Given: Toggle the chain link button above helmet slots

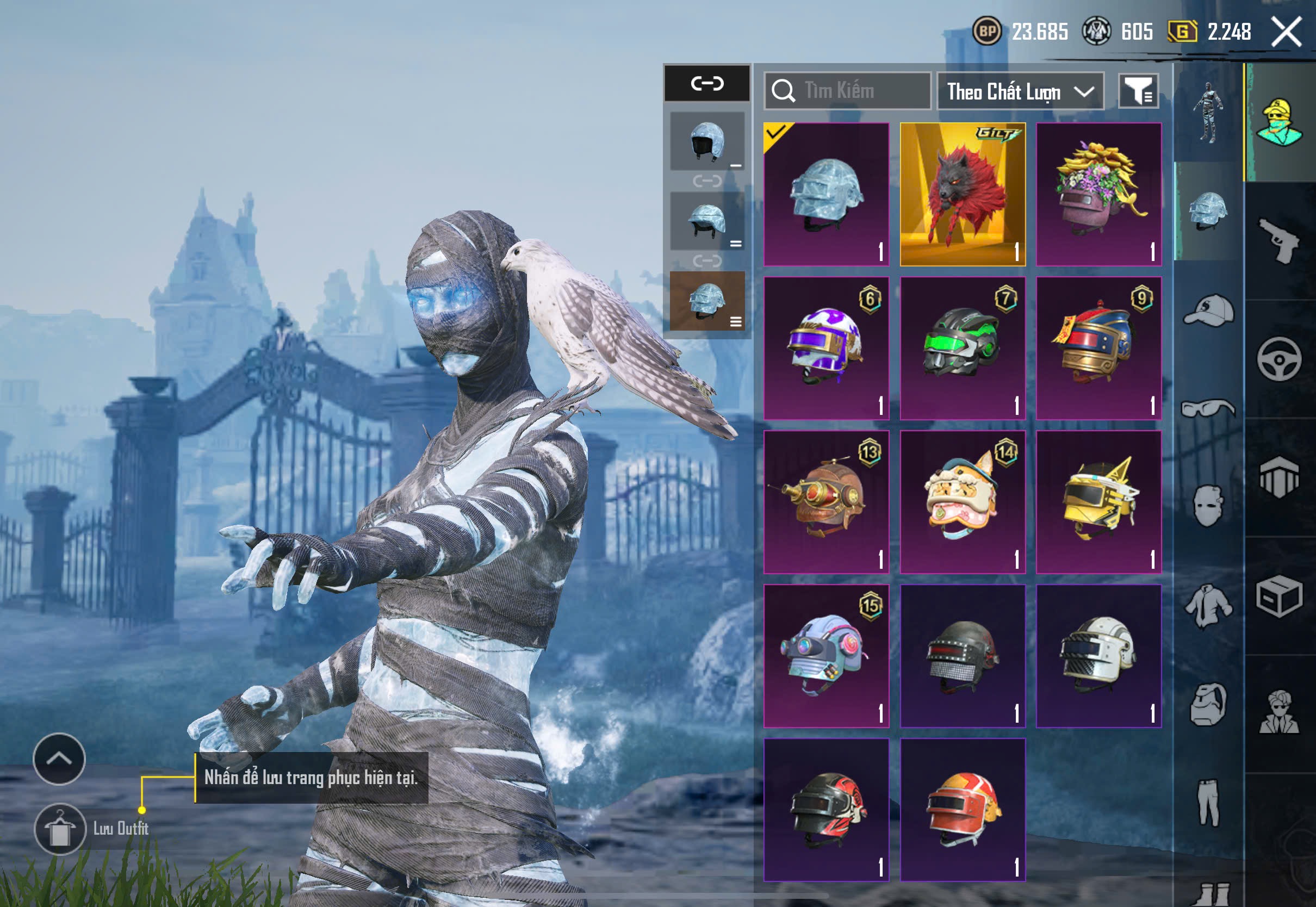Looking at the screenshot, I should (x=707, y=84).
